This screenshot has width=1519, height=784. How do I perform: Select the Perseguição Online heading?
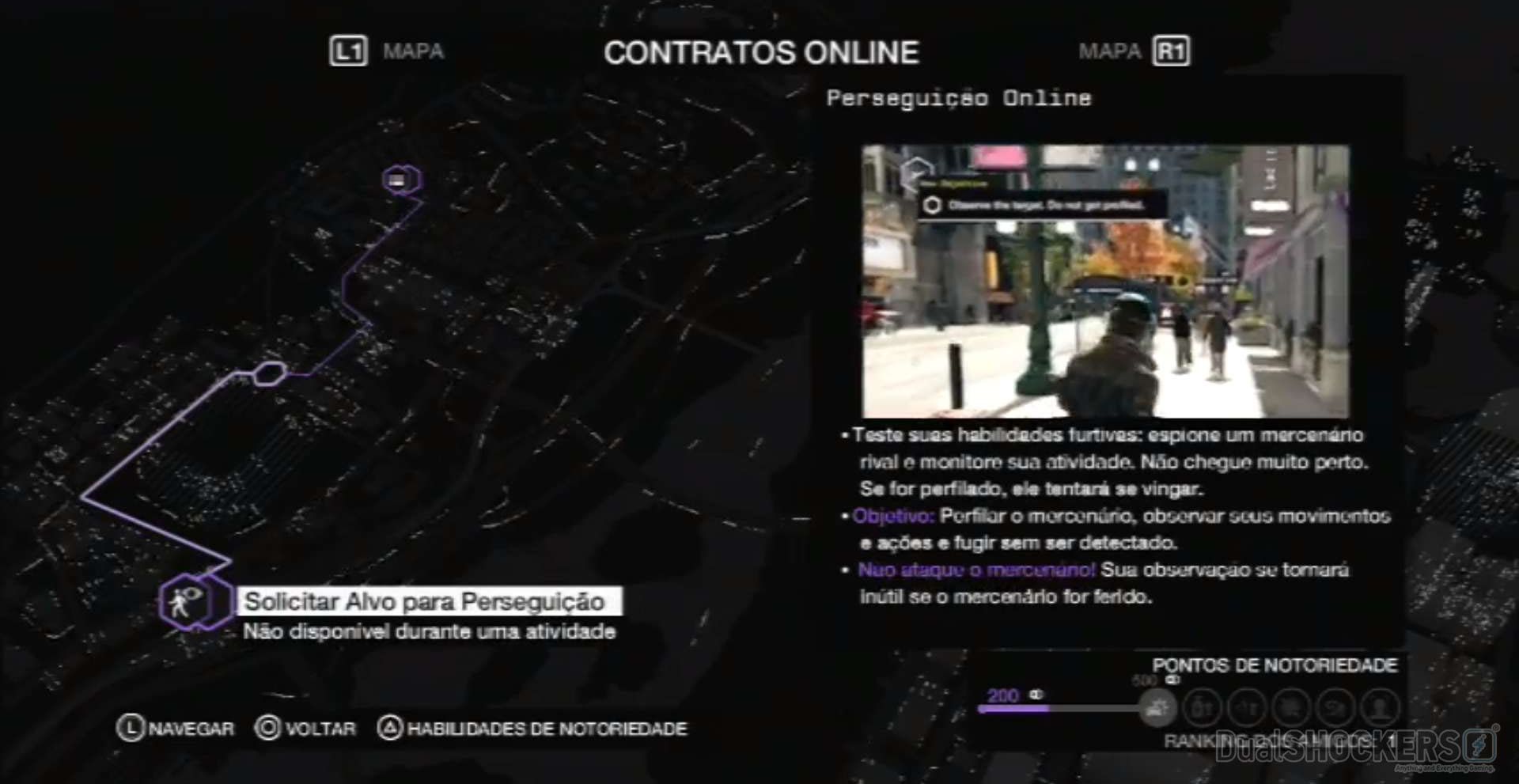(957, 97)
